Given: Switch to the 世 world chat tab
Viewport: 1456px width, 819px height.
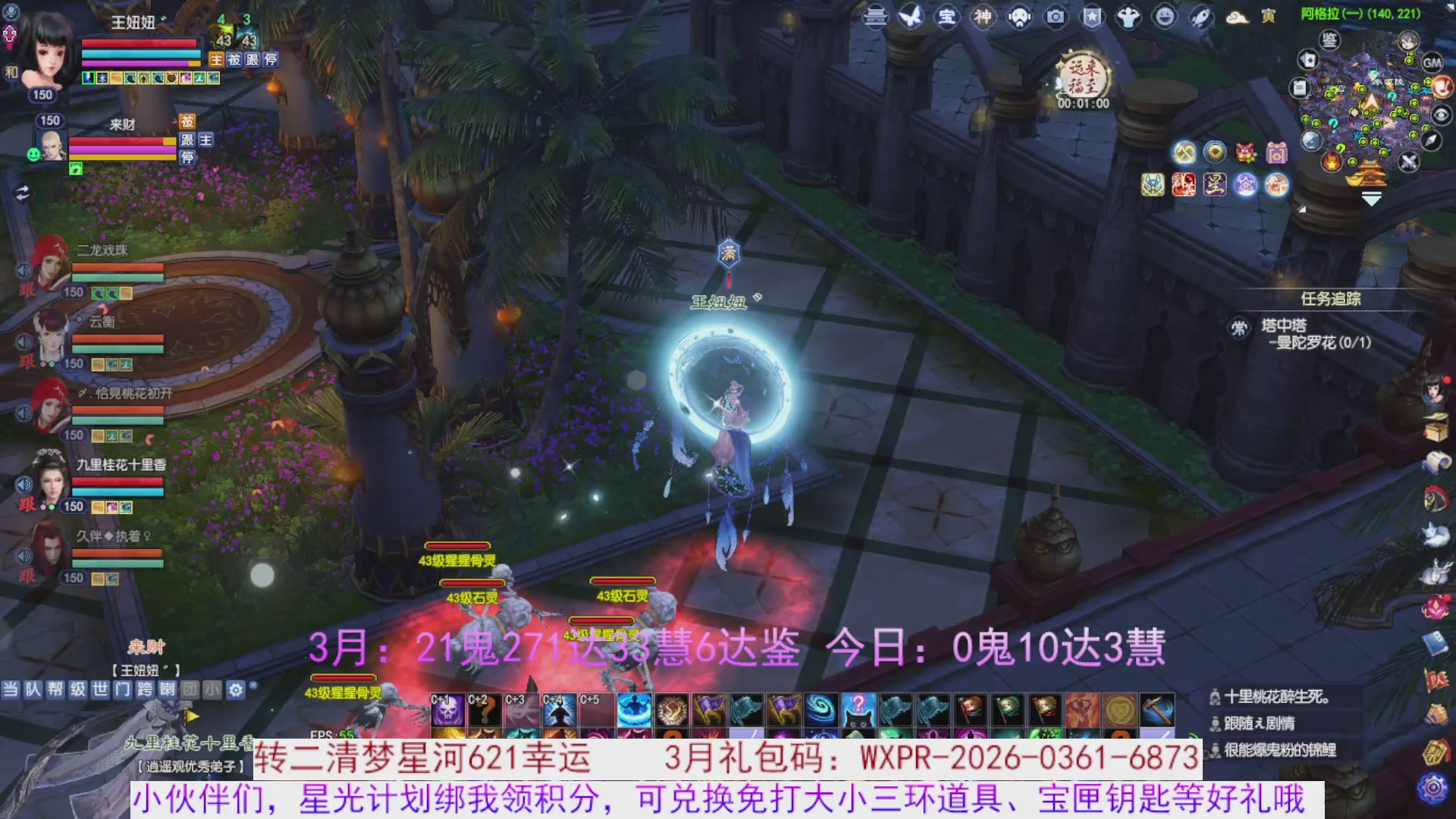Looking at the screenshot, I should (99, 689).
